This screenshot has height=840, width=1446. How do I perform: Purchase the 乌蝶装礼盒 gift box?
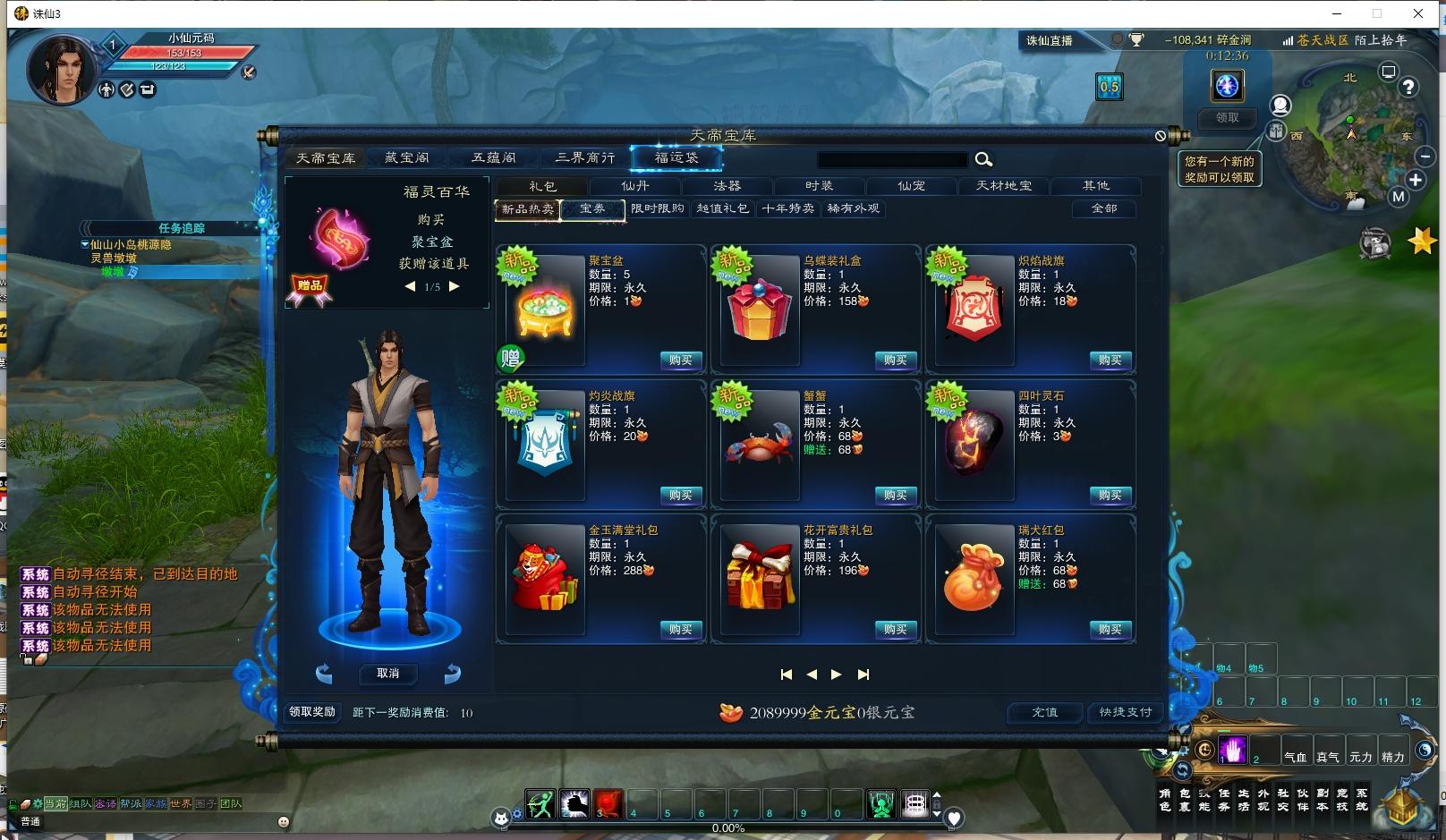(x=895, y=361)
